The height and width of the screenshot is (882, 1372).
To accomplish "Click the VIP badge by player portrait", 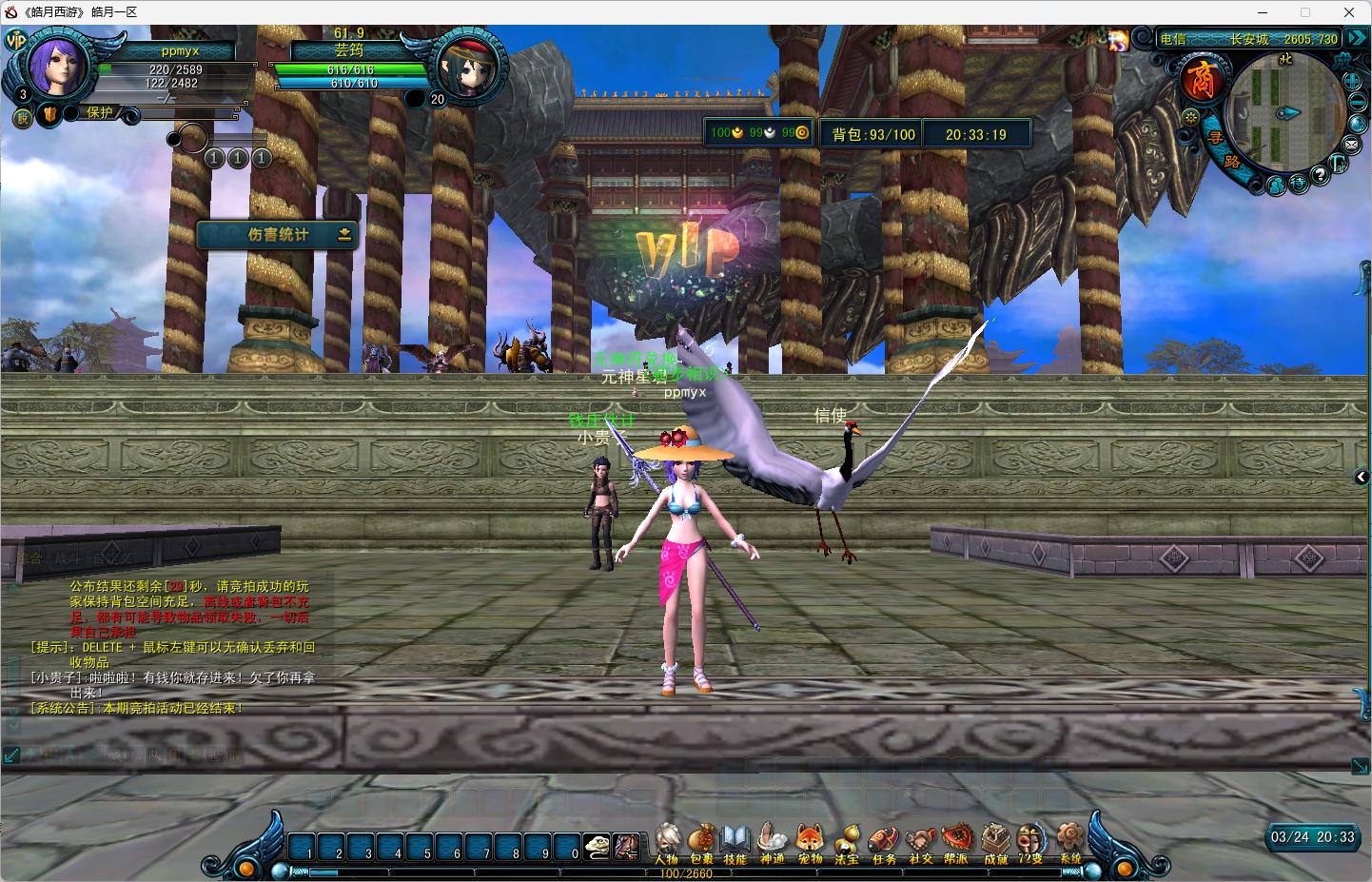I will [16, 40].
